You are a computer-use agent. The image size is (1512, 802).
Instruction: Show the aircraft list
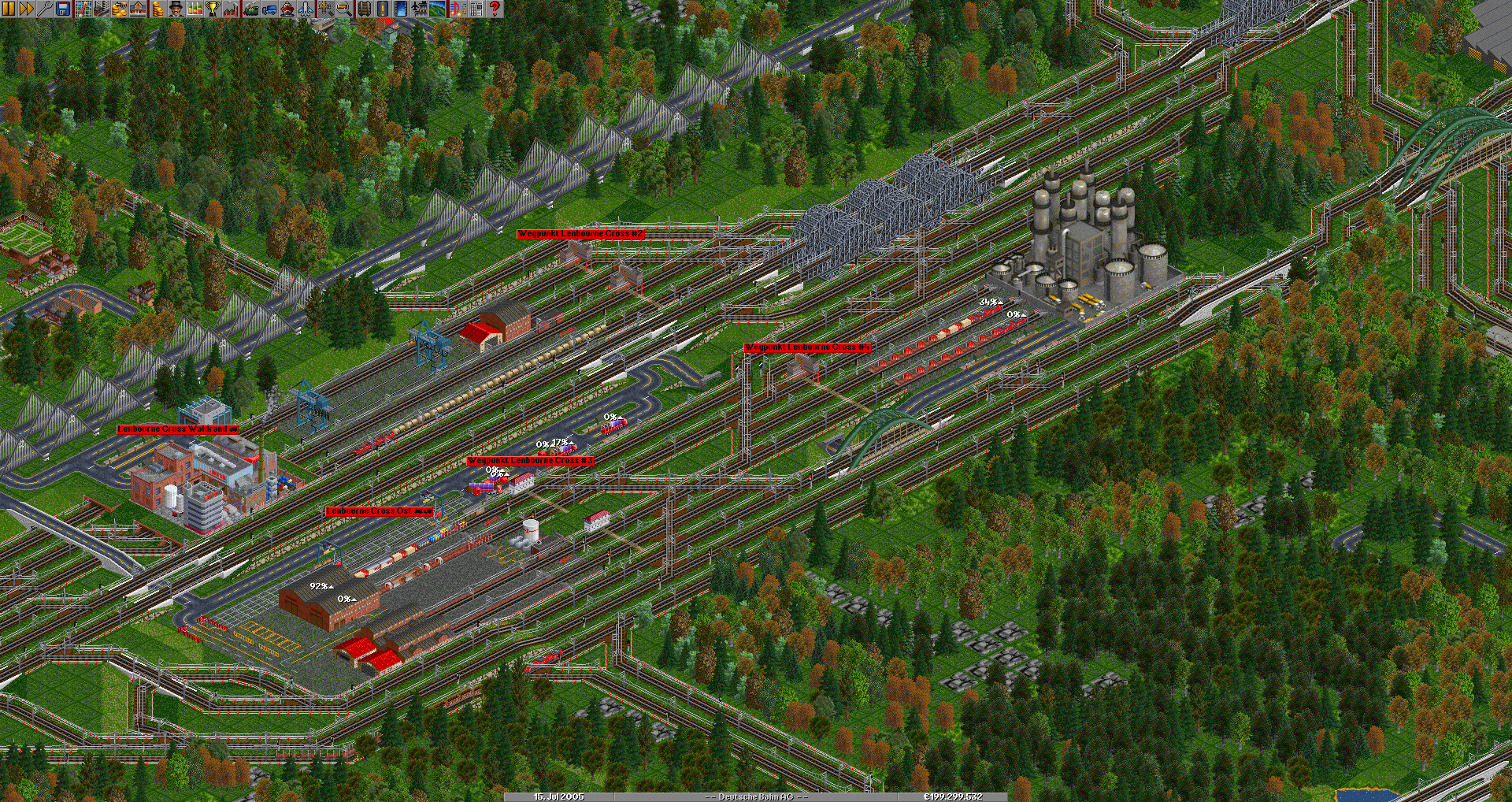(306, 9)
